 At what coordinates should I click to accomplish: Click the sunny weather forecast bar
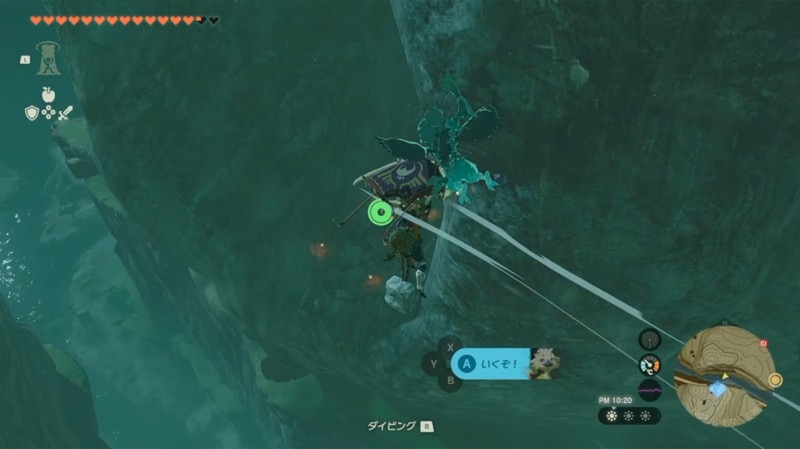[x=628, y=415]
